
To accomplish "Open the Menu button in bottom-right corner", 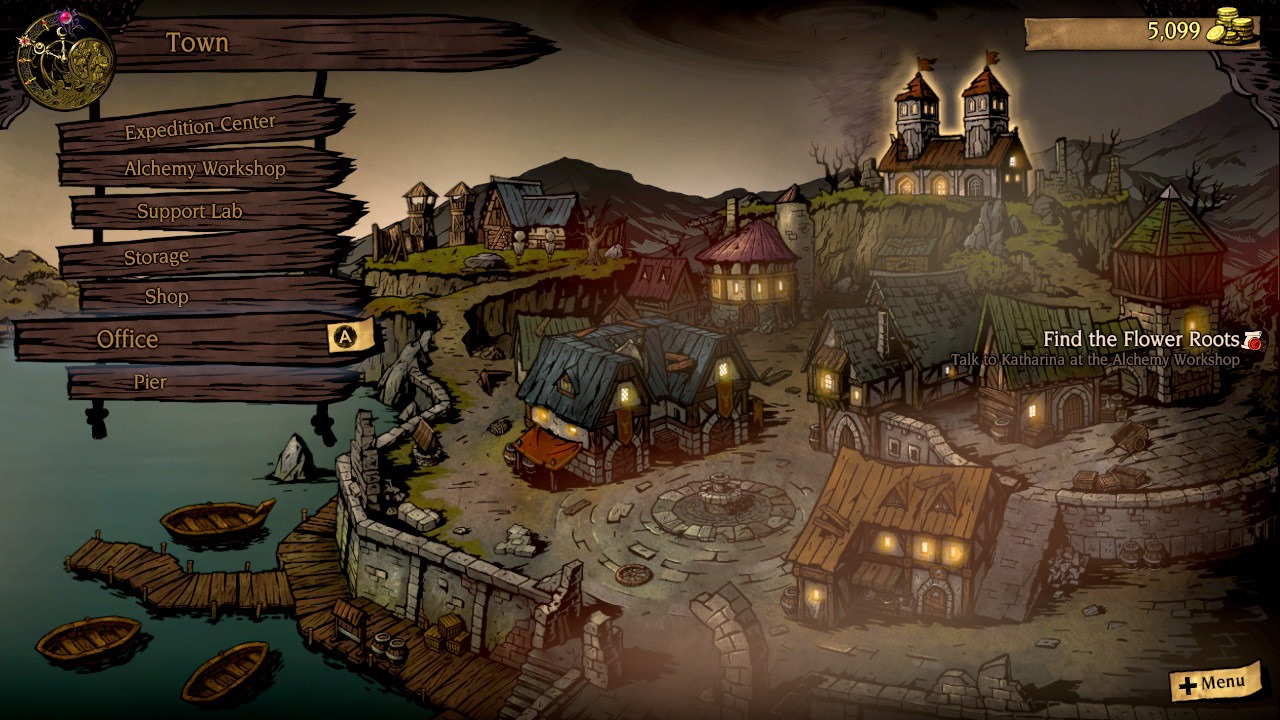I will point(1214,684).
